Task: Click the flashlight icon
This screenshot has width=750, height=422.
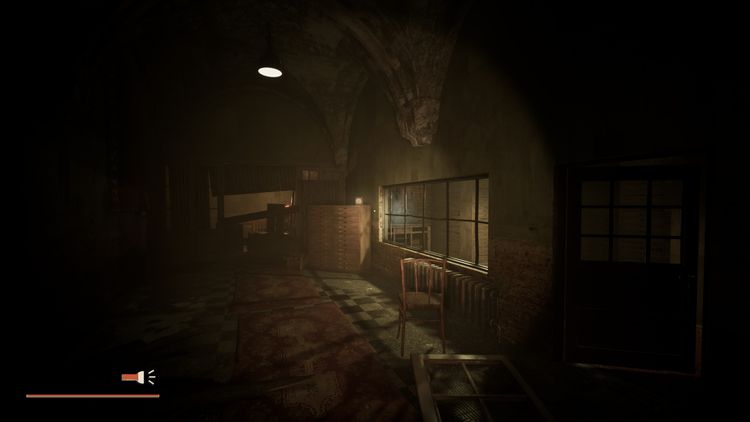Action: [x=137, y=377]
